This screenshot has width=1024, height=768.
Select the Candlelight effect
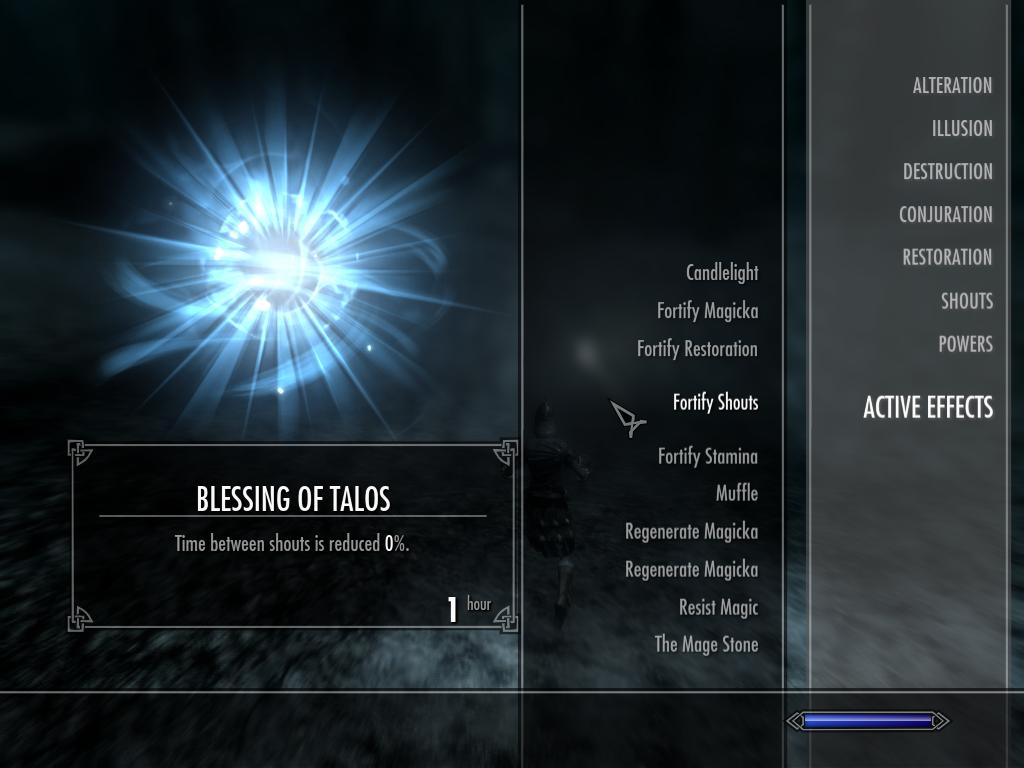click(x=721, y=273)
